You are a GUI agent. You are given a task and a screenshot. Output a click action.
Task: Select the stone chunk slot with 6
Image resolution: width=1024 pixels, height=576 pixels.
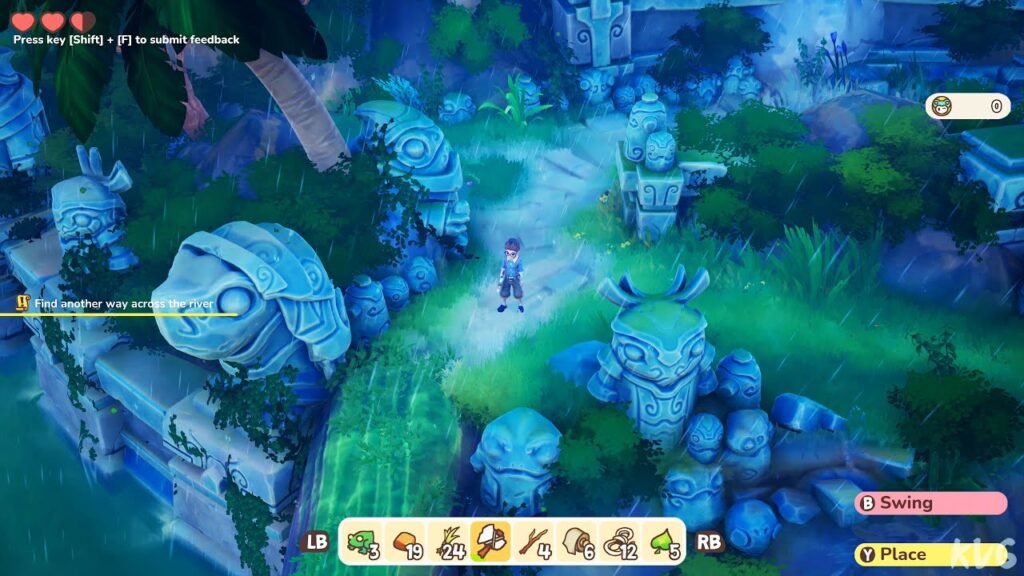click(575, 542)
